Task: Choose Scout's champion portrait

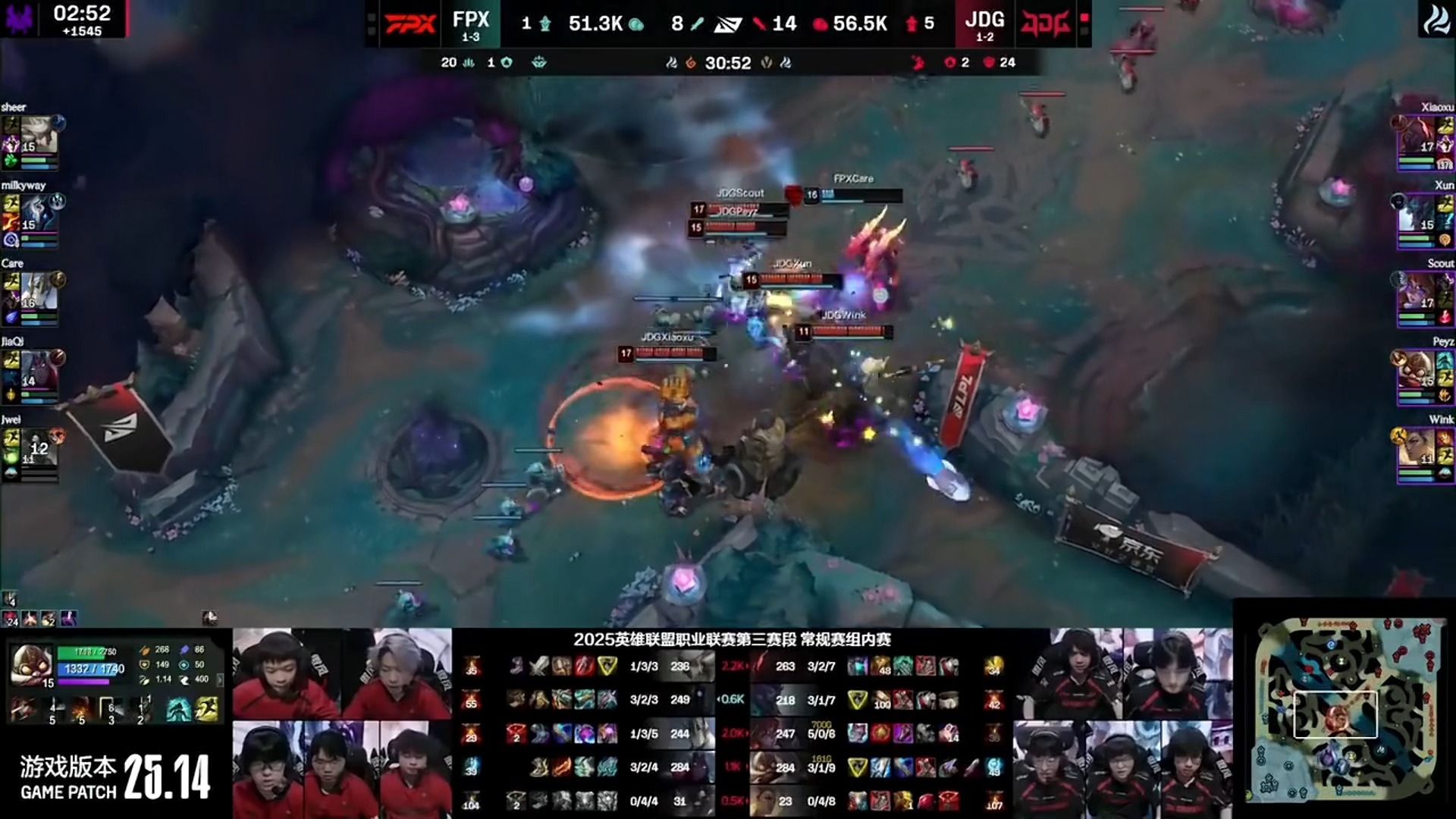Action: pyautogui.click(x=1417, y=291)
